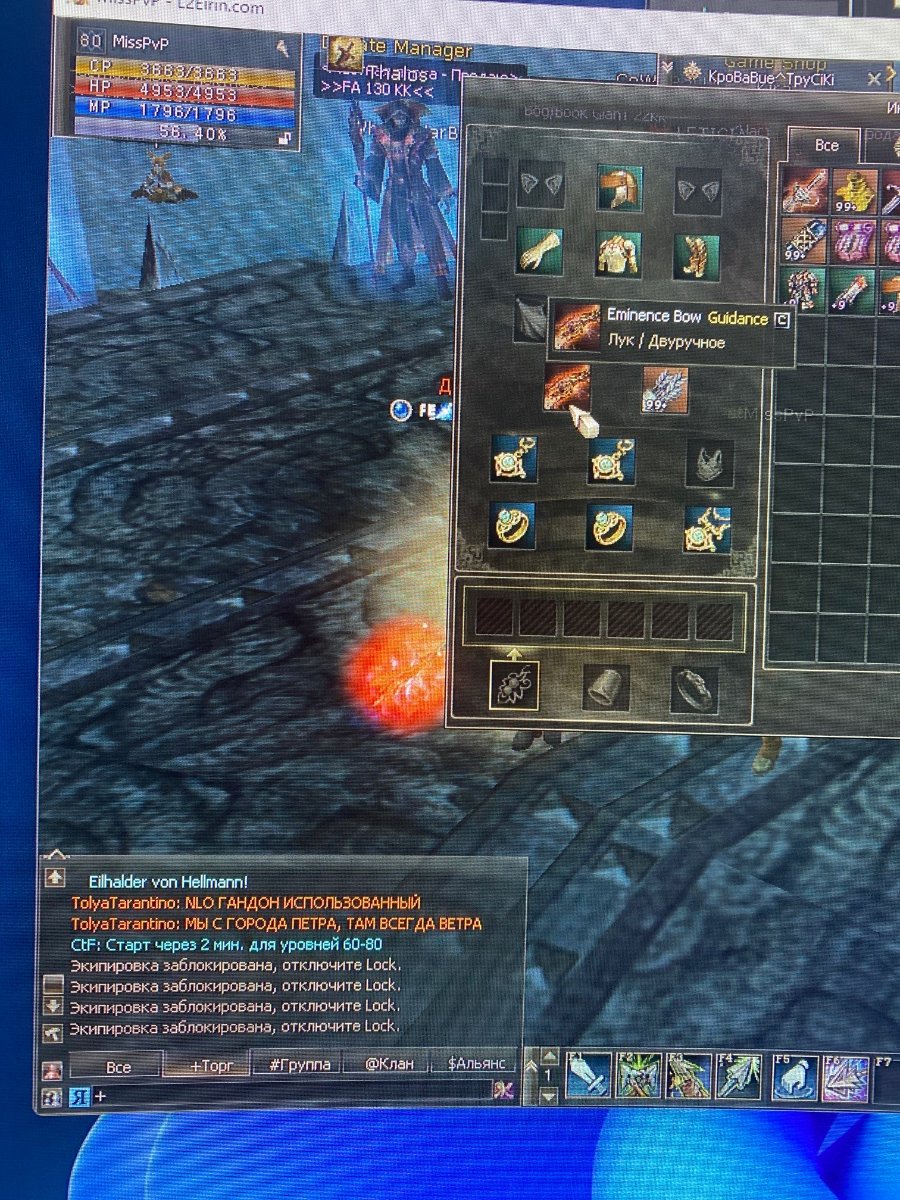
Task: Click the equipped arrows stack slot
Action: pyautogui.click(x=665, y=390)
